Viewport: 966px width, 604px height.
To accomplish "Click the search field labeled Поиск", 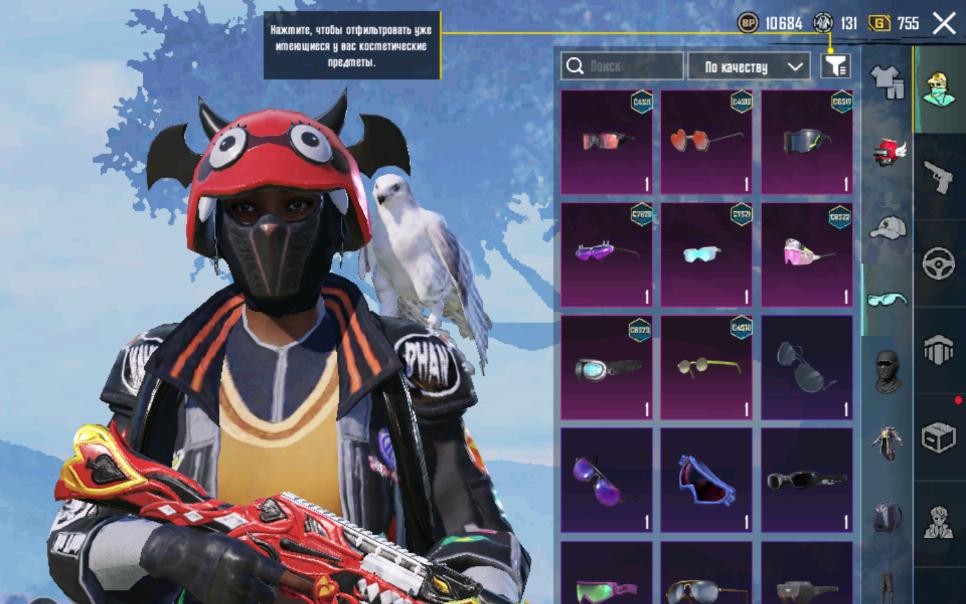I will click(622, 67).
